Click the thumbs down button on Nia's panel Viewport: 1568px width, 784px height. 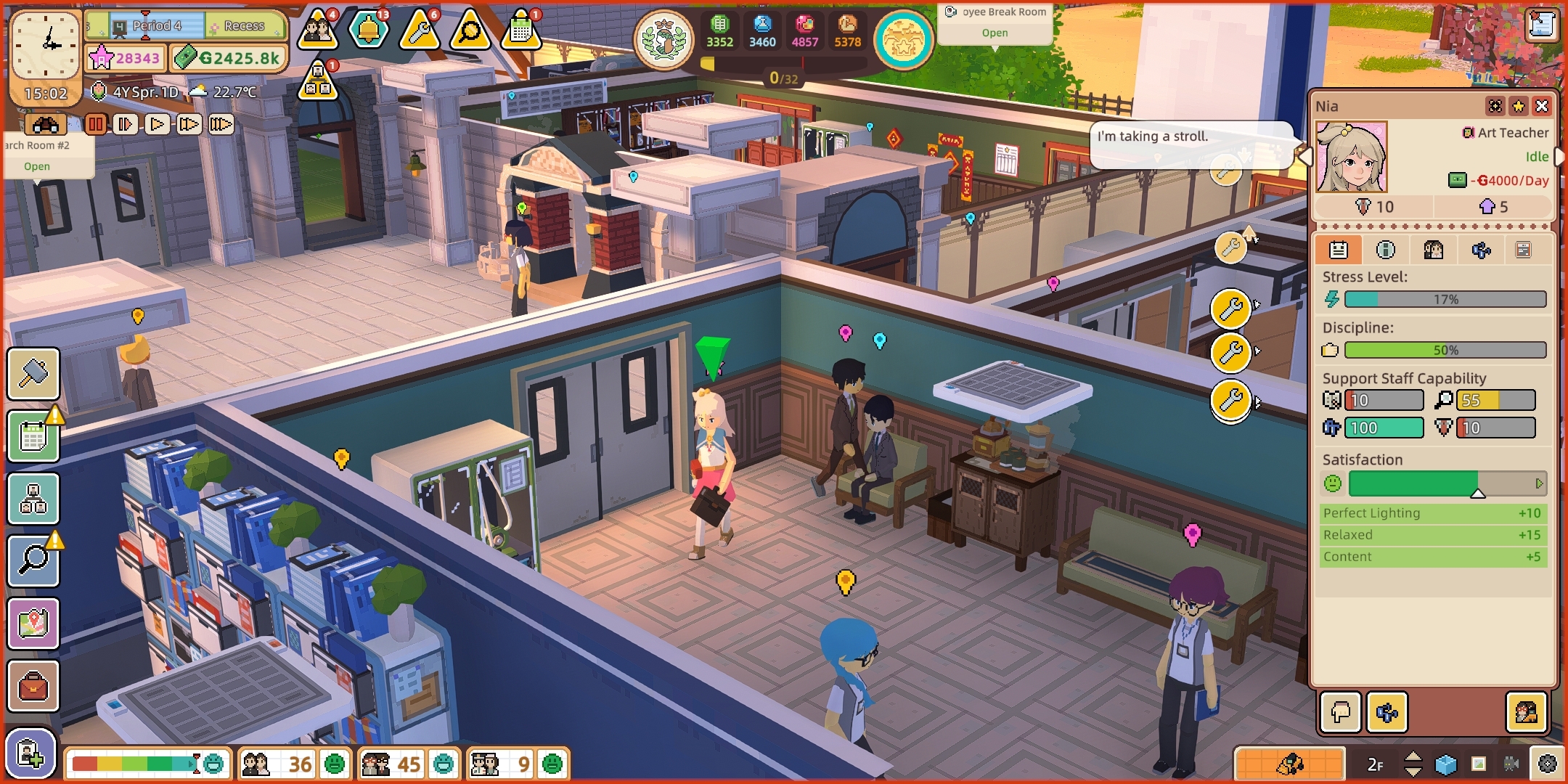[1339, 714]
